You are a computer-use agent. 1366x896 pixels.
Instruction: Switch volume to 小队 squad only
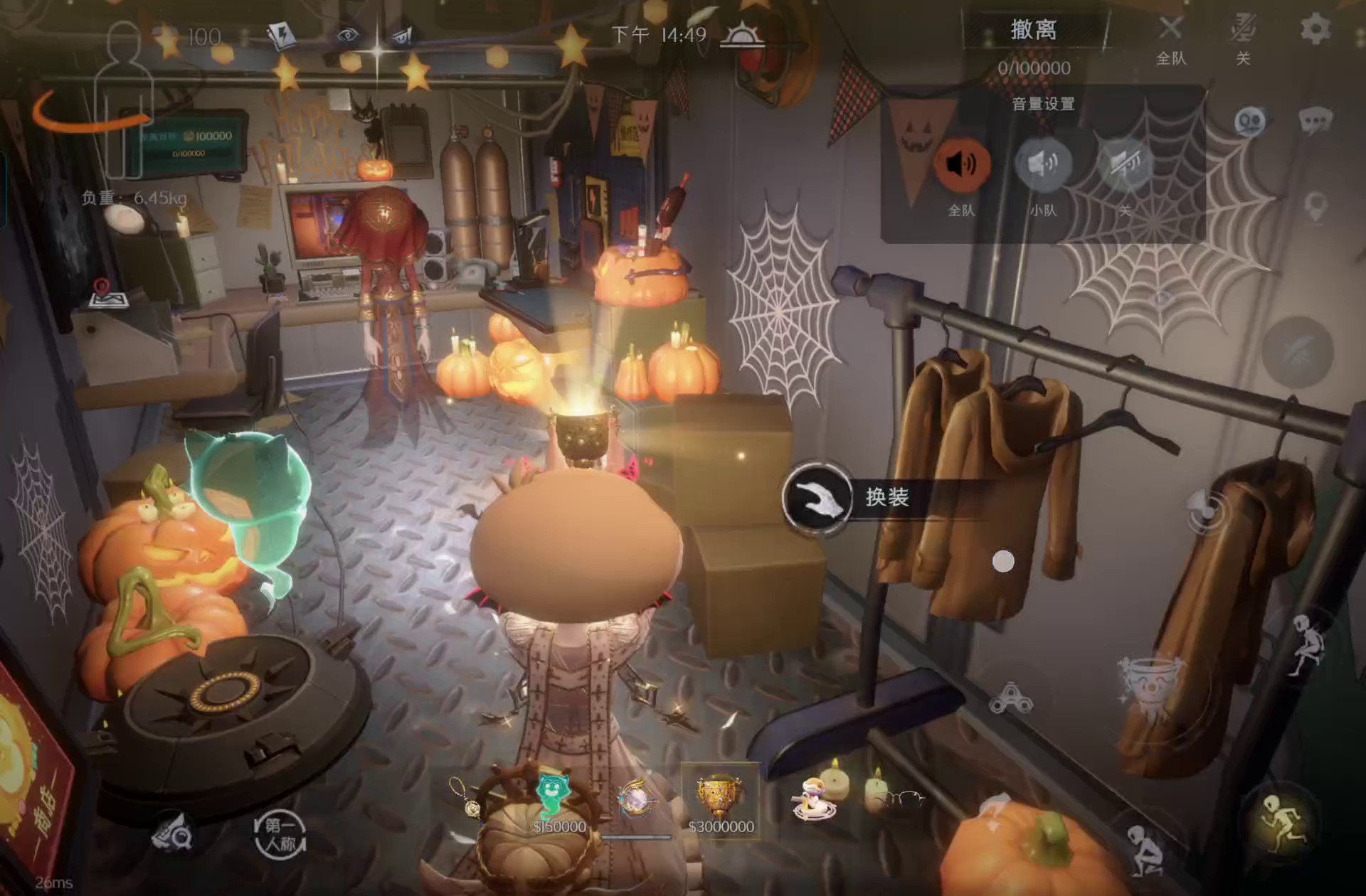tap(1042, 165)
